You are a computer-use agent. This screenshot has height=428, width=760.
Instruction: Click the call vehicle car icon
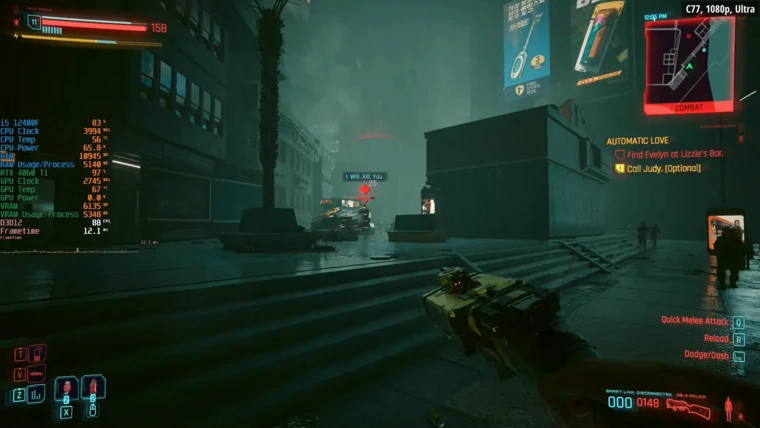(37, 374)
